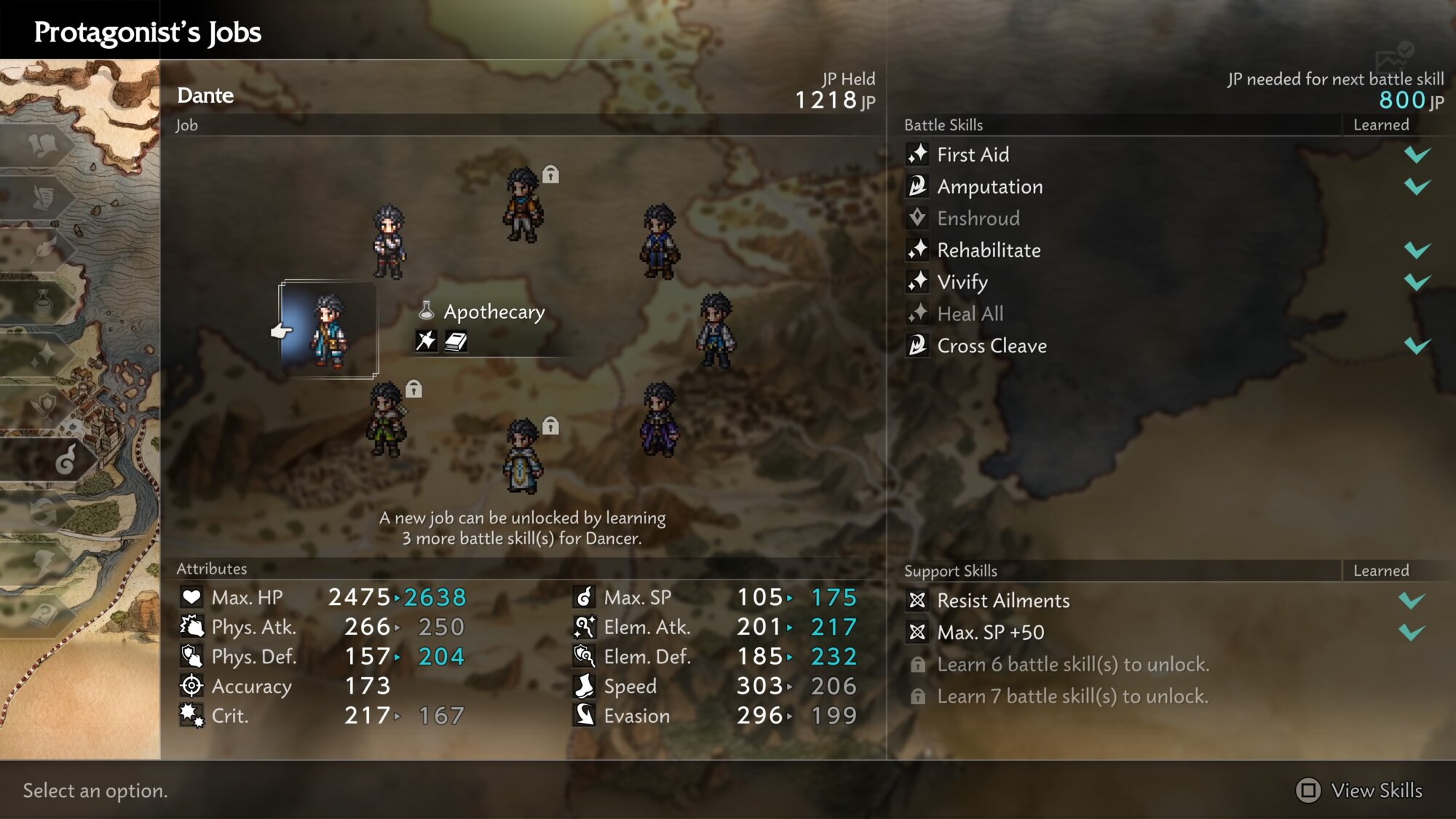Click the locked 'Learn 7 battle skill(s)' row
This screenshot has height=819, width=1456.
(1072, 697)
